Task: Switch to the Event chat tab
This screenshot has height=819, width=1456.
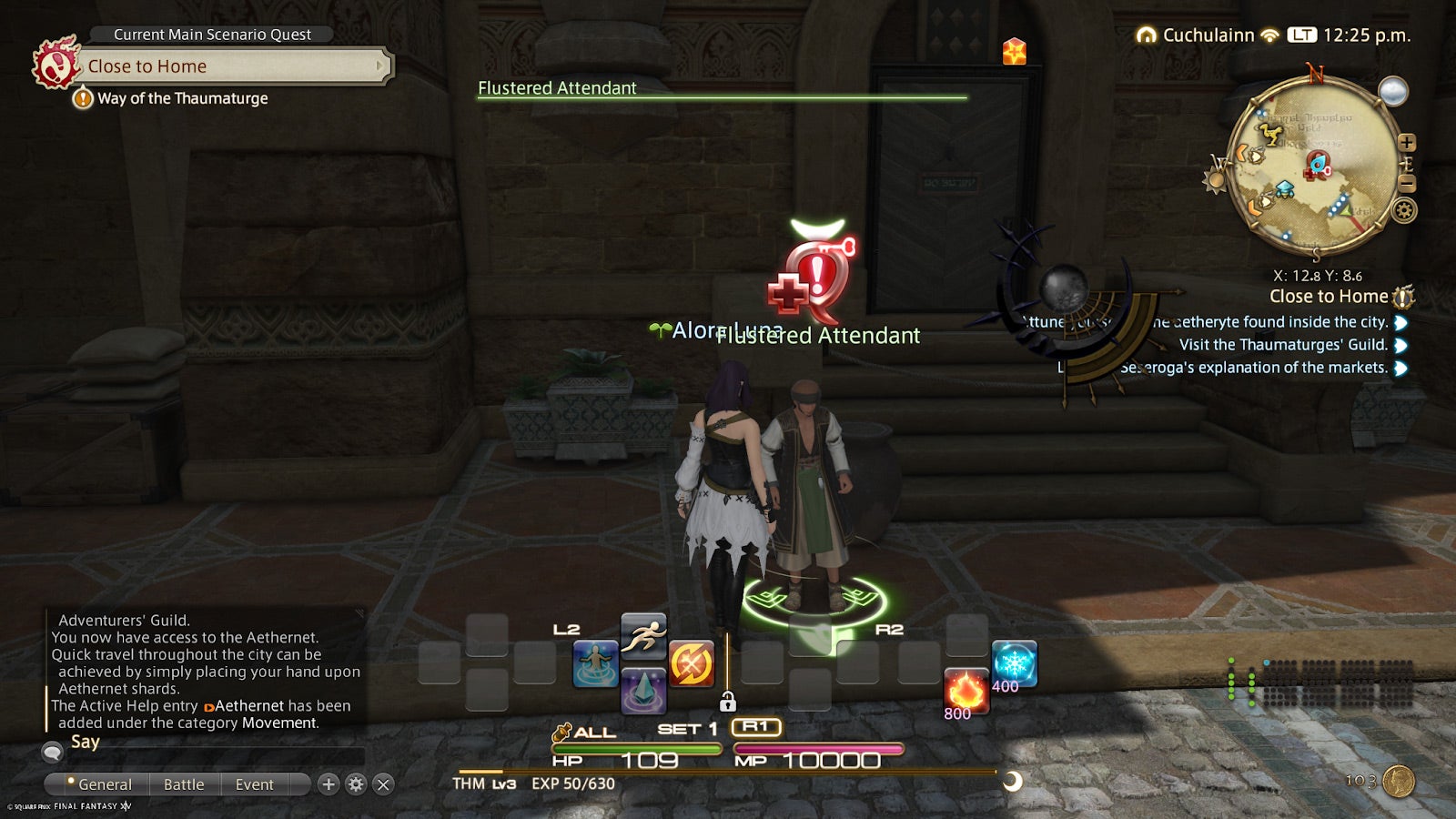Action: click(x=253, y=784)
